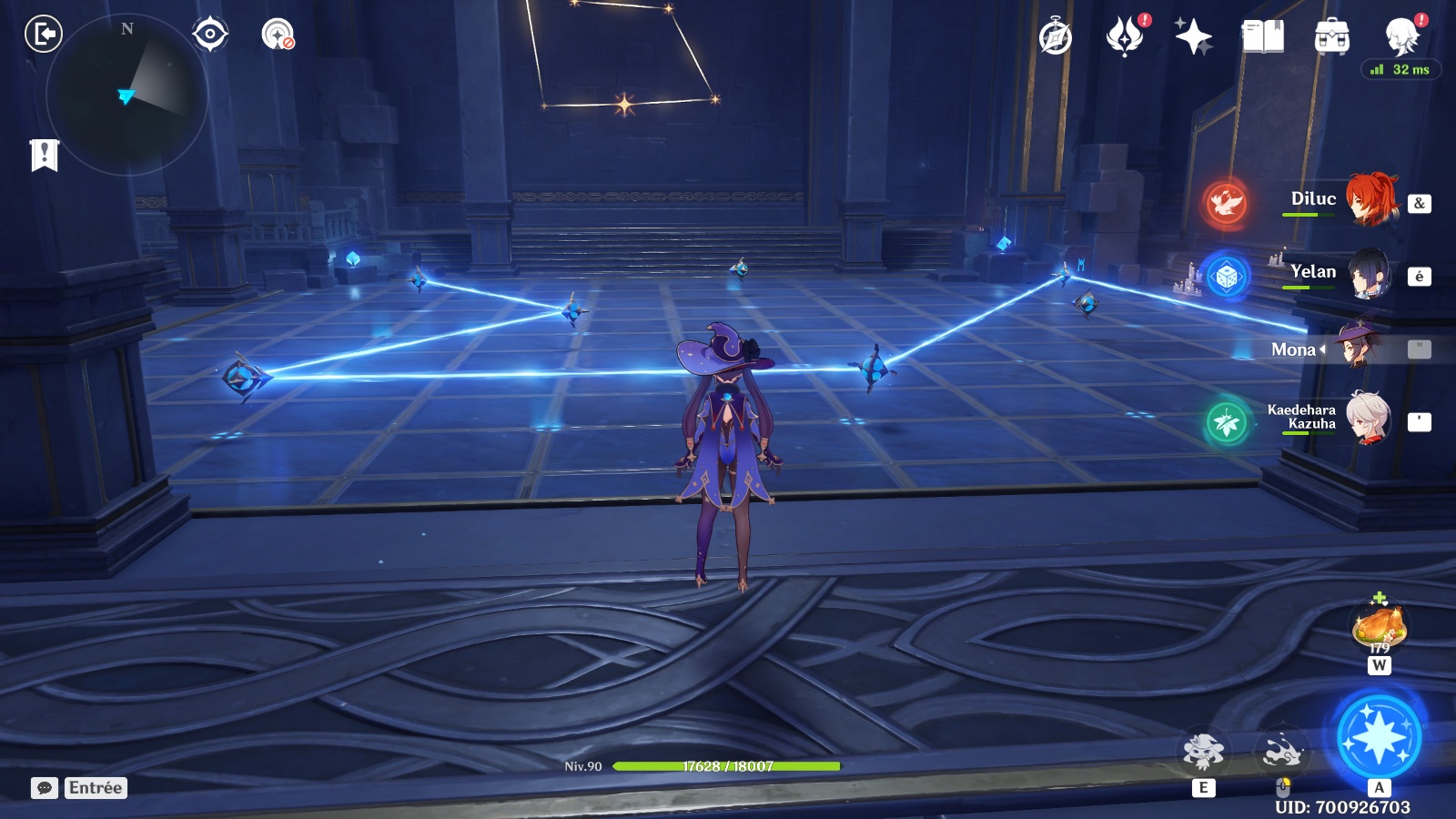Open the quest banner with exclamation mark
Viewport: 1456px width, 819px height.
click(x=44, y=155)
